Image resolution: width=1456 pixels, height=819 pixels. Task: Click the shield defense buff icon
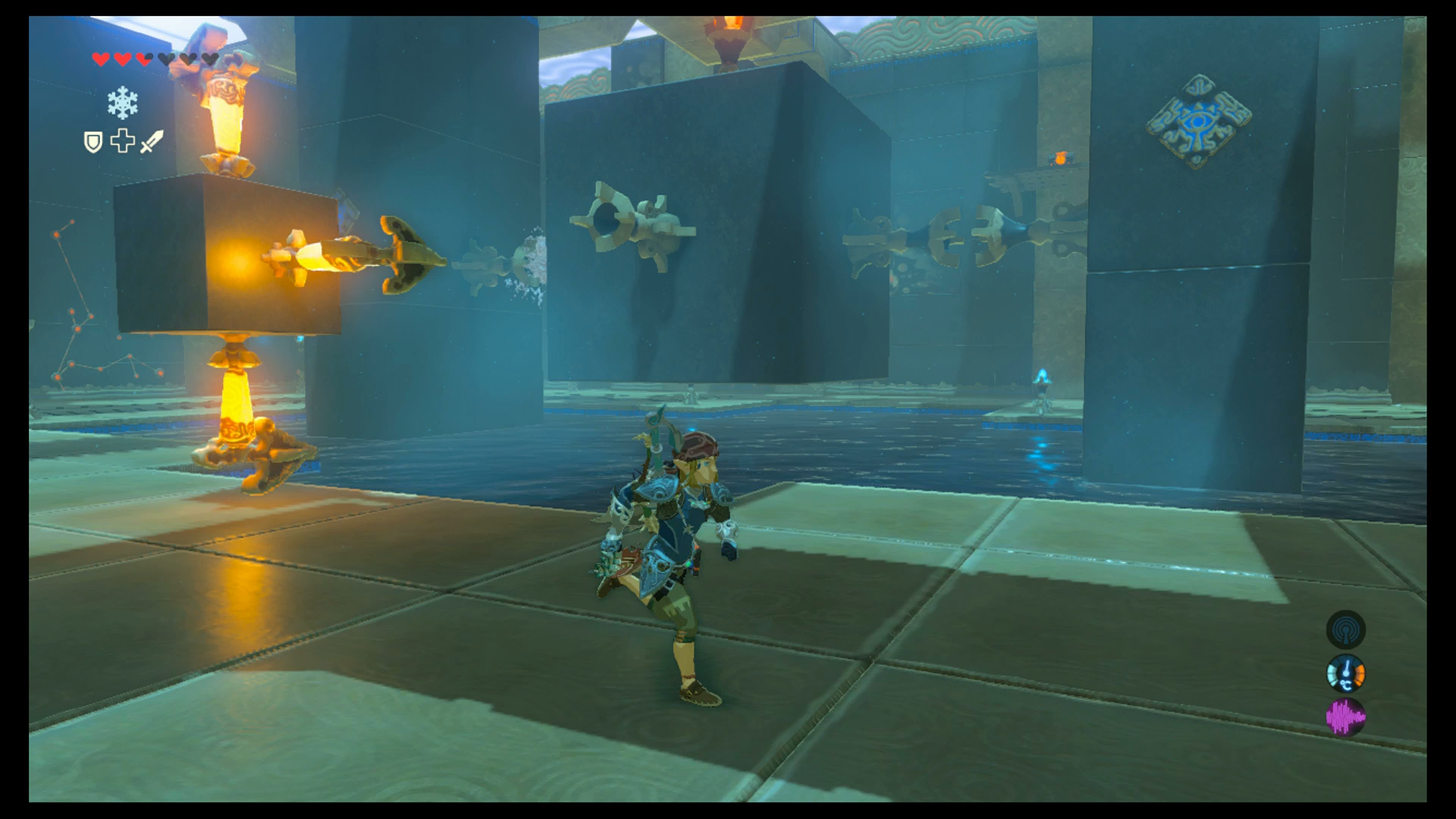pos(93,143)
